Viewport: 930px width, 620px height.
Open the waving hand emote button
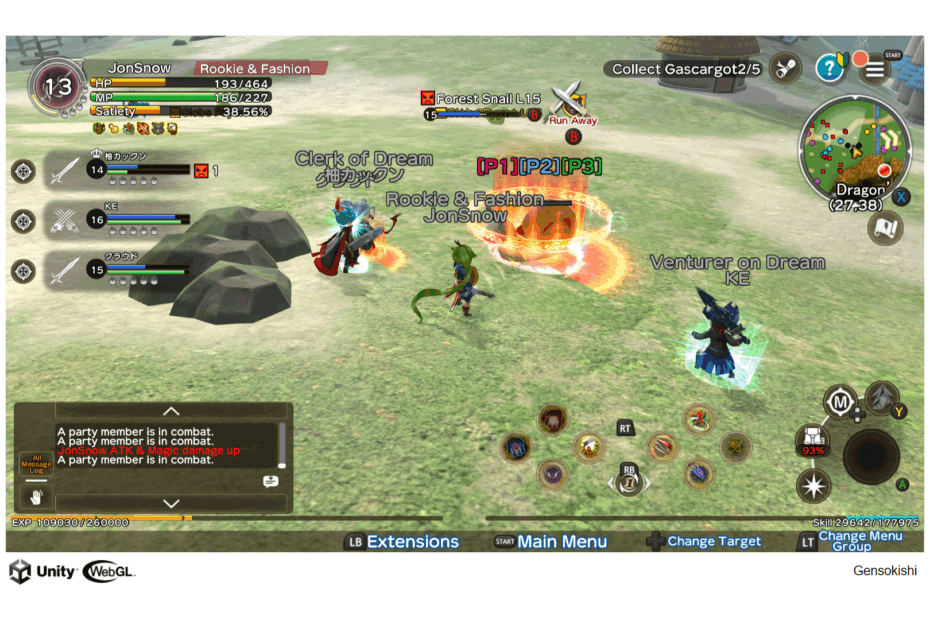[37, 495]
